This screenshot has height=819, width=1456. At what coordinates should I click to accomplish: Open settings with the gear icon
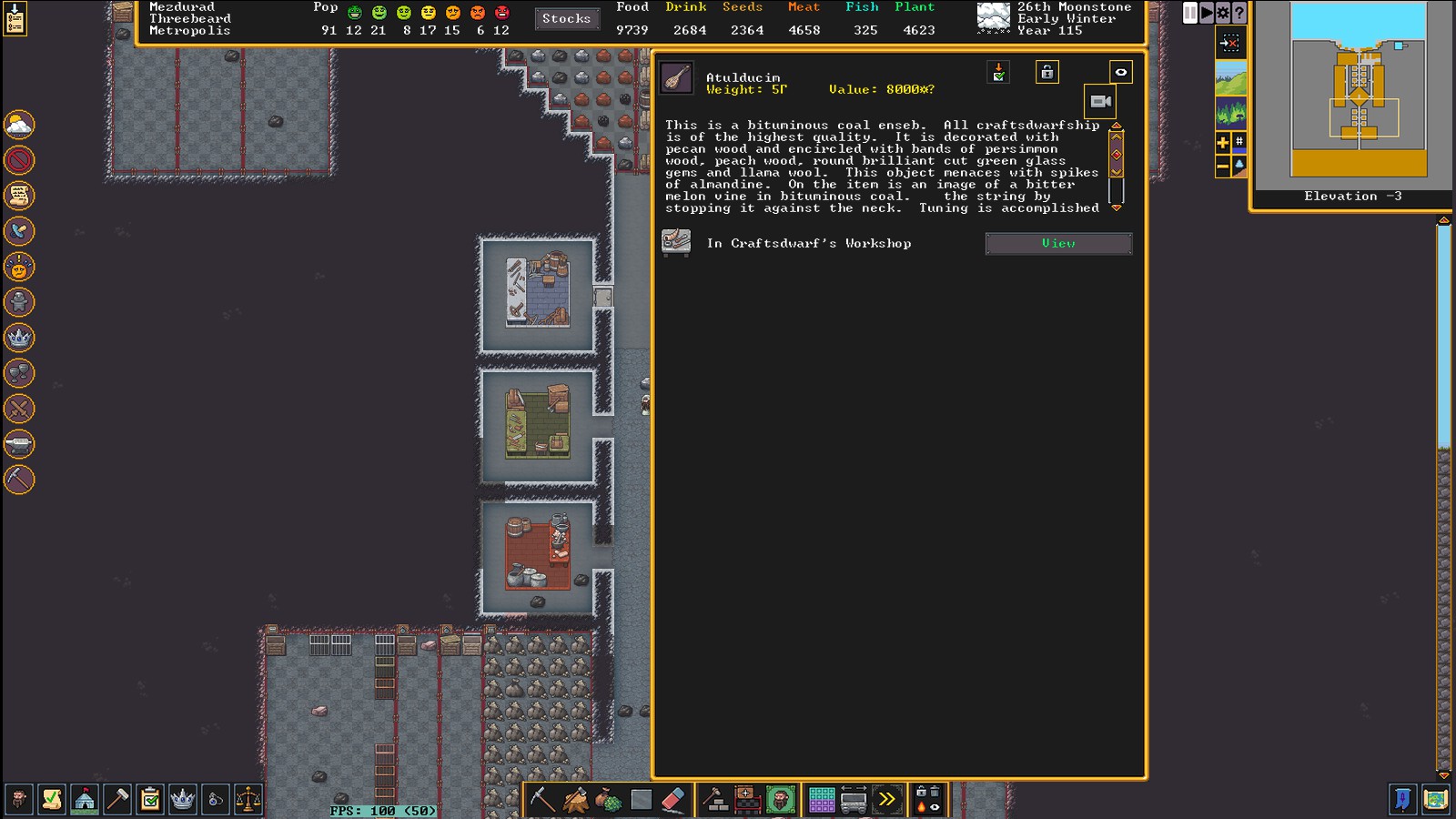tap(1223, 13)
